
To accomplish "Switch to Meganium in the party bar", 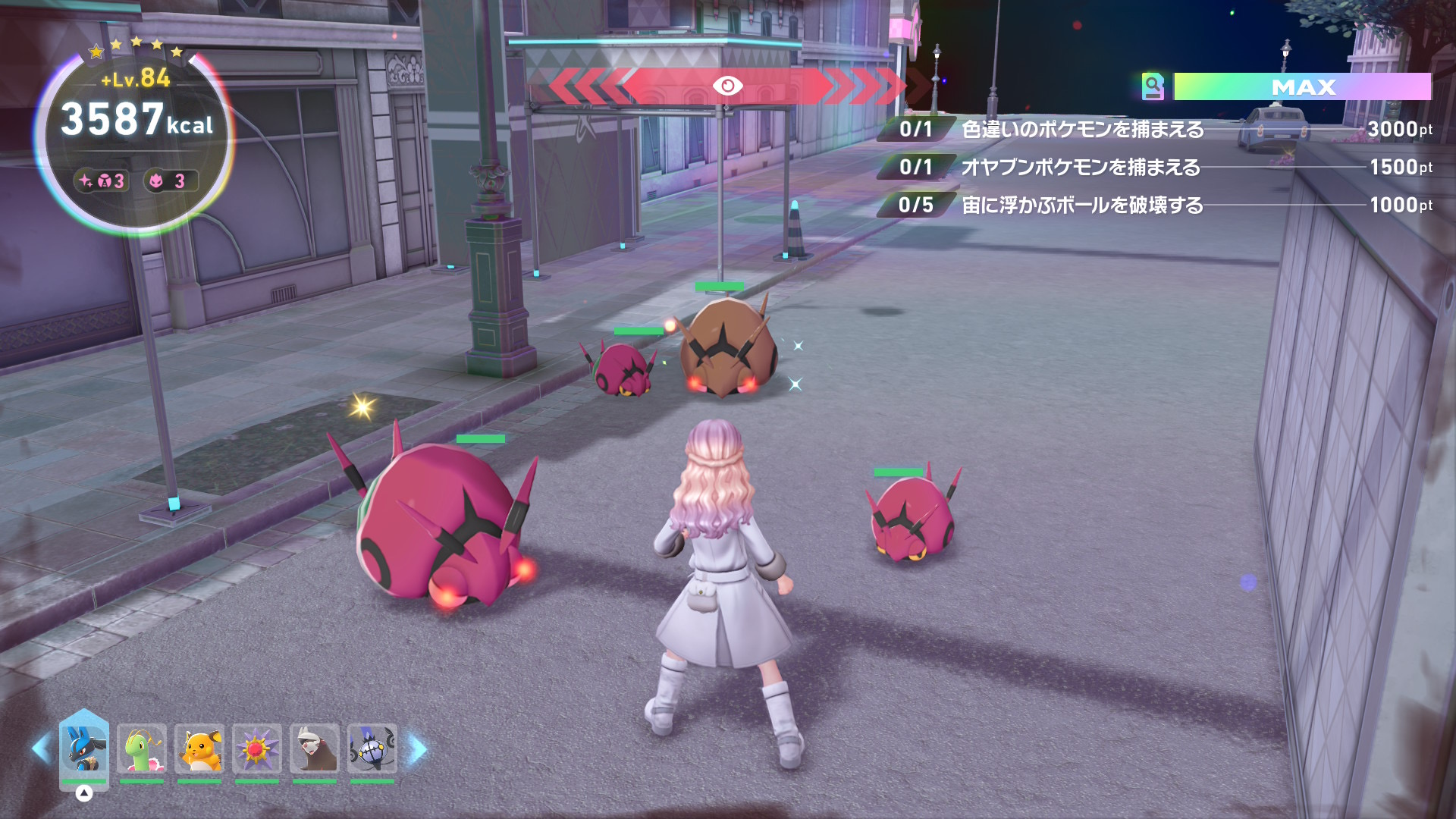I will pos(142,748).
